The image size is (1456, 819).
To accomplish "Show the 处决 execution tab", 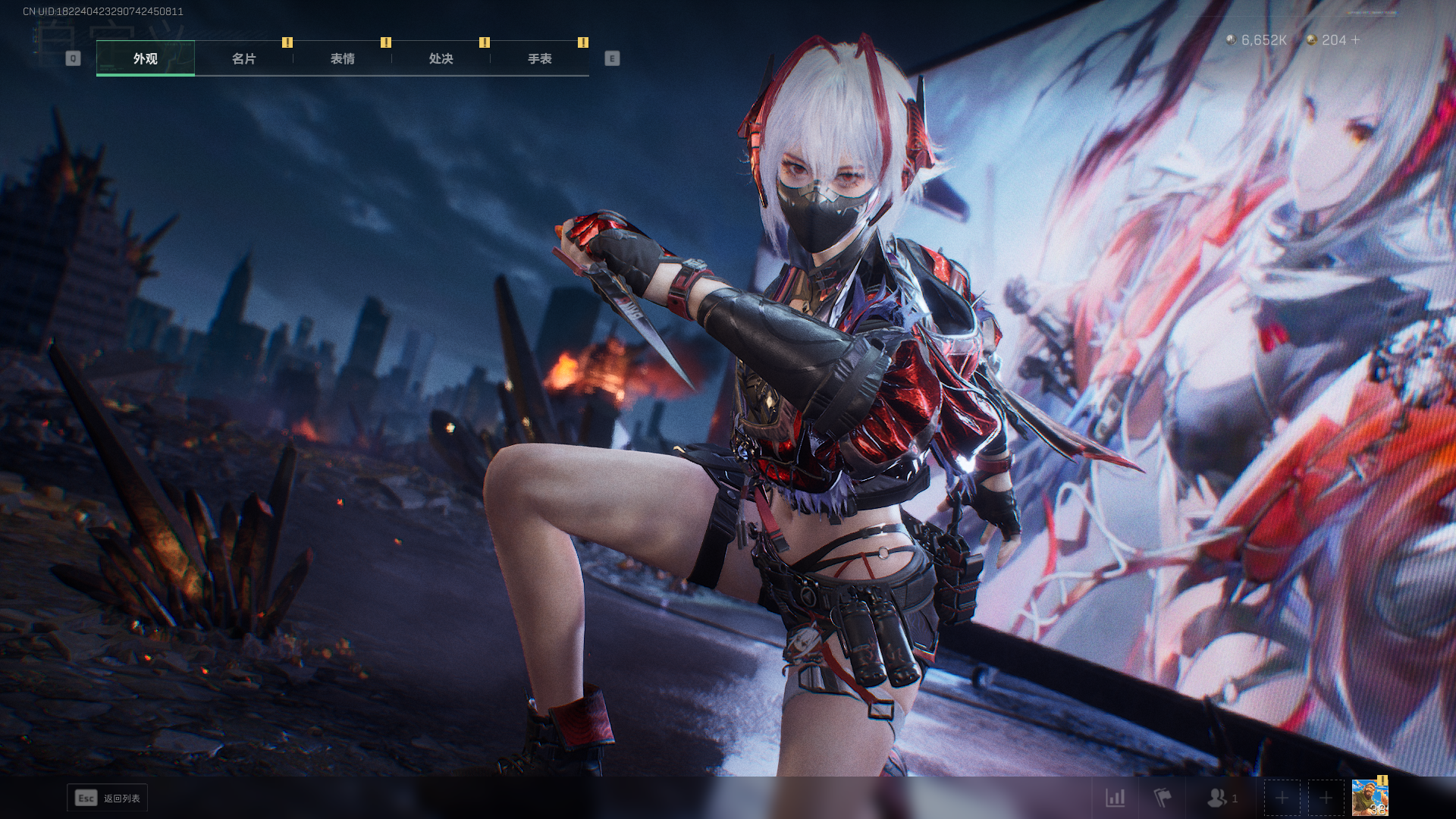I will coord(441,58).
